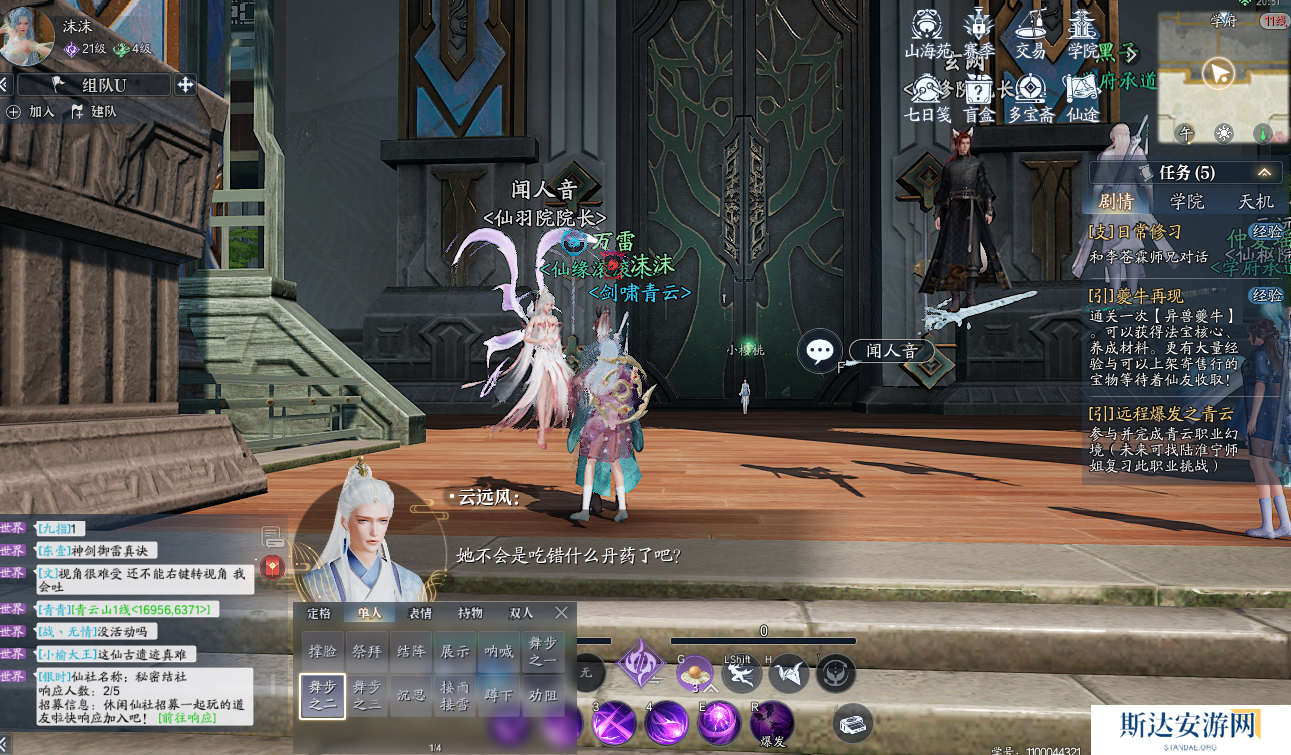Switch to the 表情 emote tab
The height and width of the screenshot is (755, 1291).
point(420,613)
